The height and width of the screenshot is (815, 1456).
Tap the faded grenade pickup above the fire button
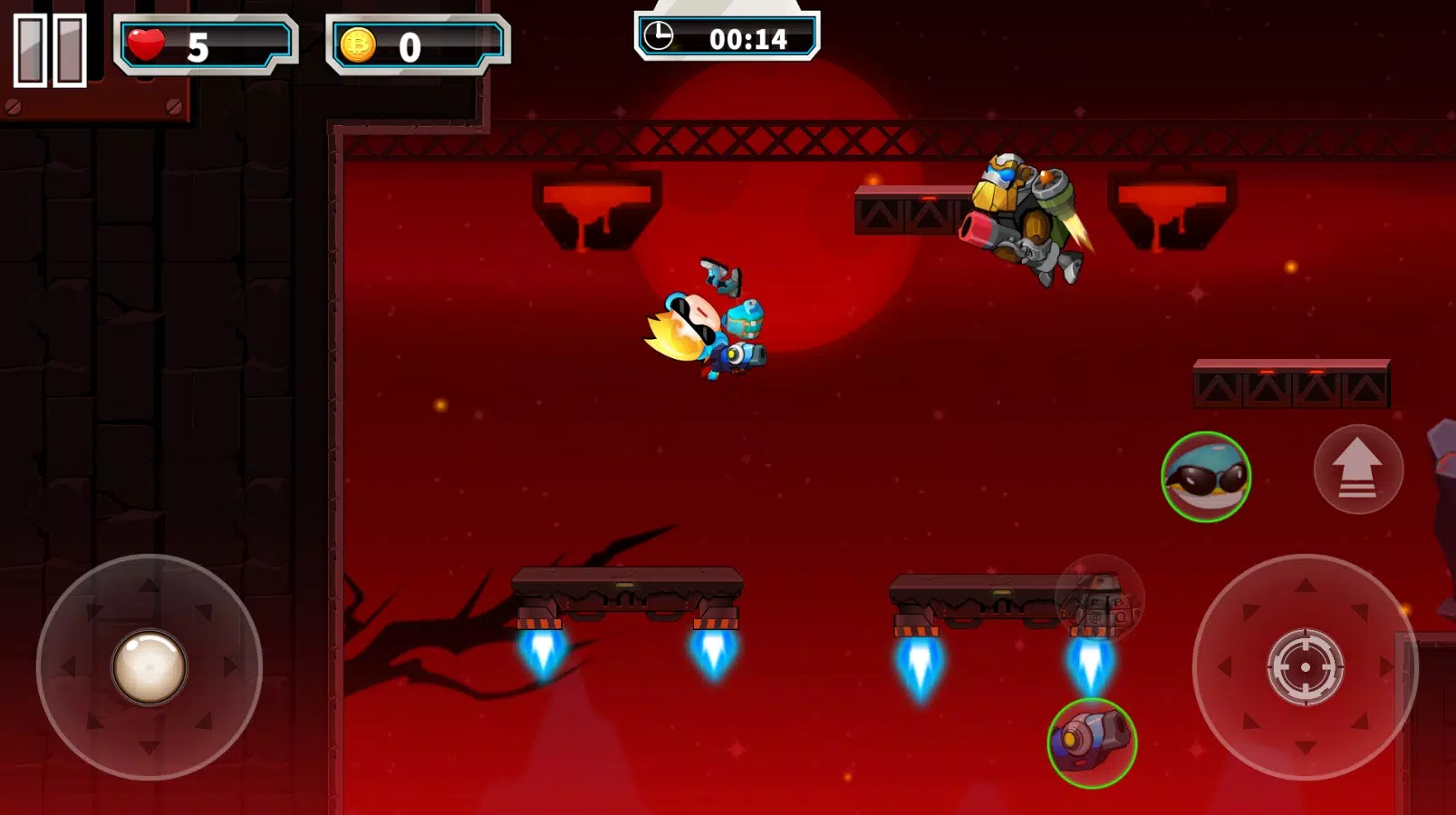tap(1098, 600)
